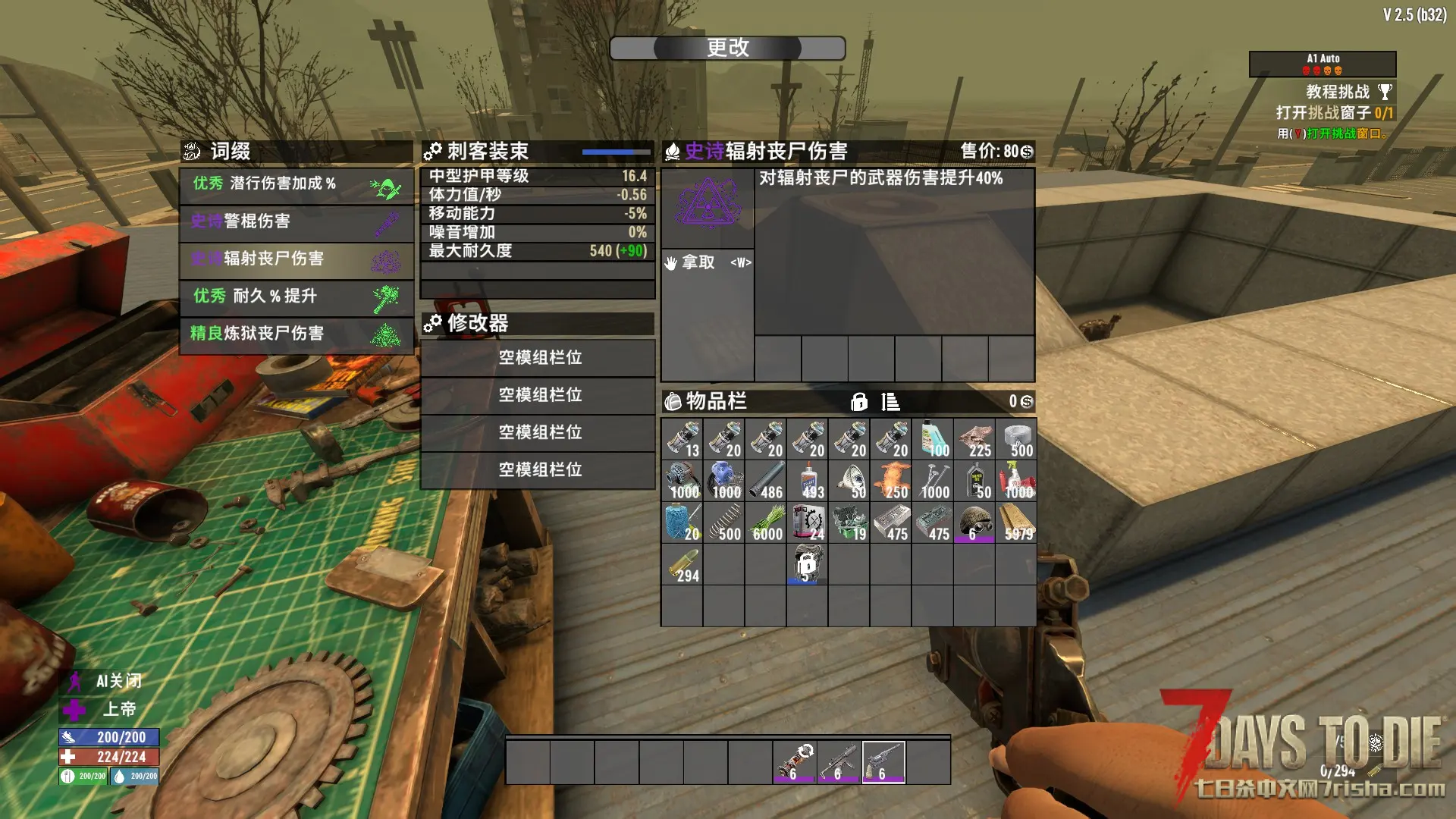Viewport: 1456px width, 819px height.
Task: Choose the submachine gun hotbar slot
Action: tap(839, 761)
